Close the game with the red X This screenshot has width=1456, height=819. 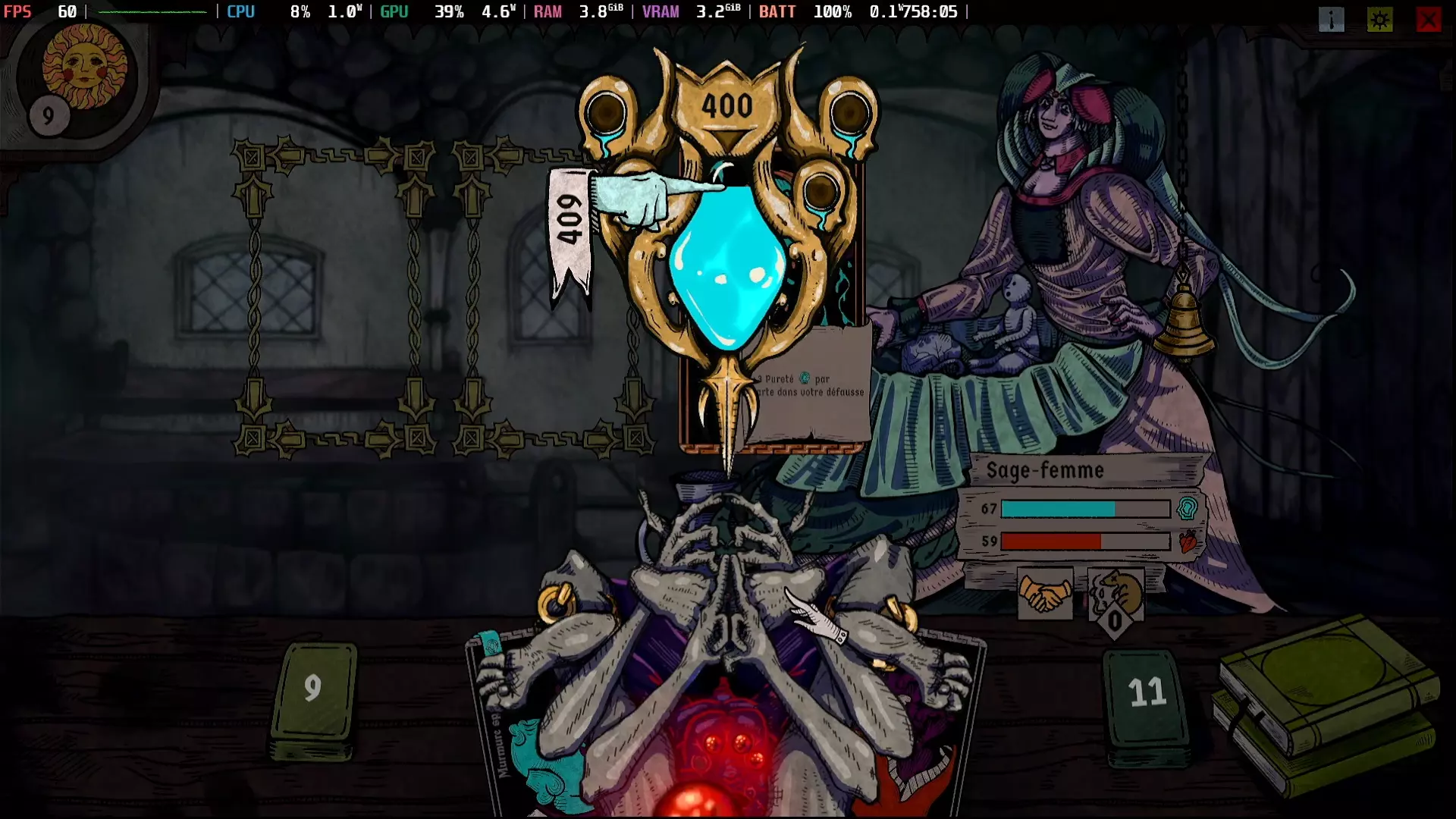tap(1429, 20)
